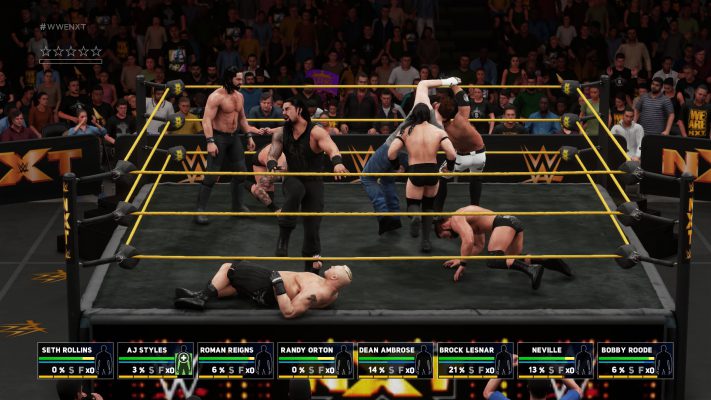Select Randy Orton's wrestler panel
The width and height of the screenshot is (711, 400).
click(315, 360)
